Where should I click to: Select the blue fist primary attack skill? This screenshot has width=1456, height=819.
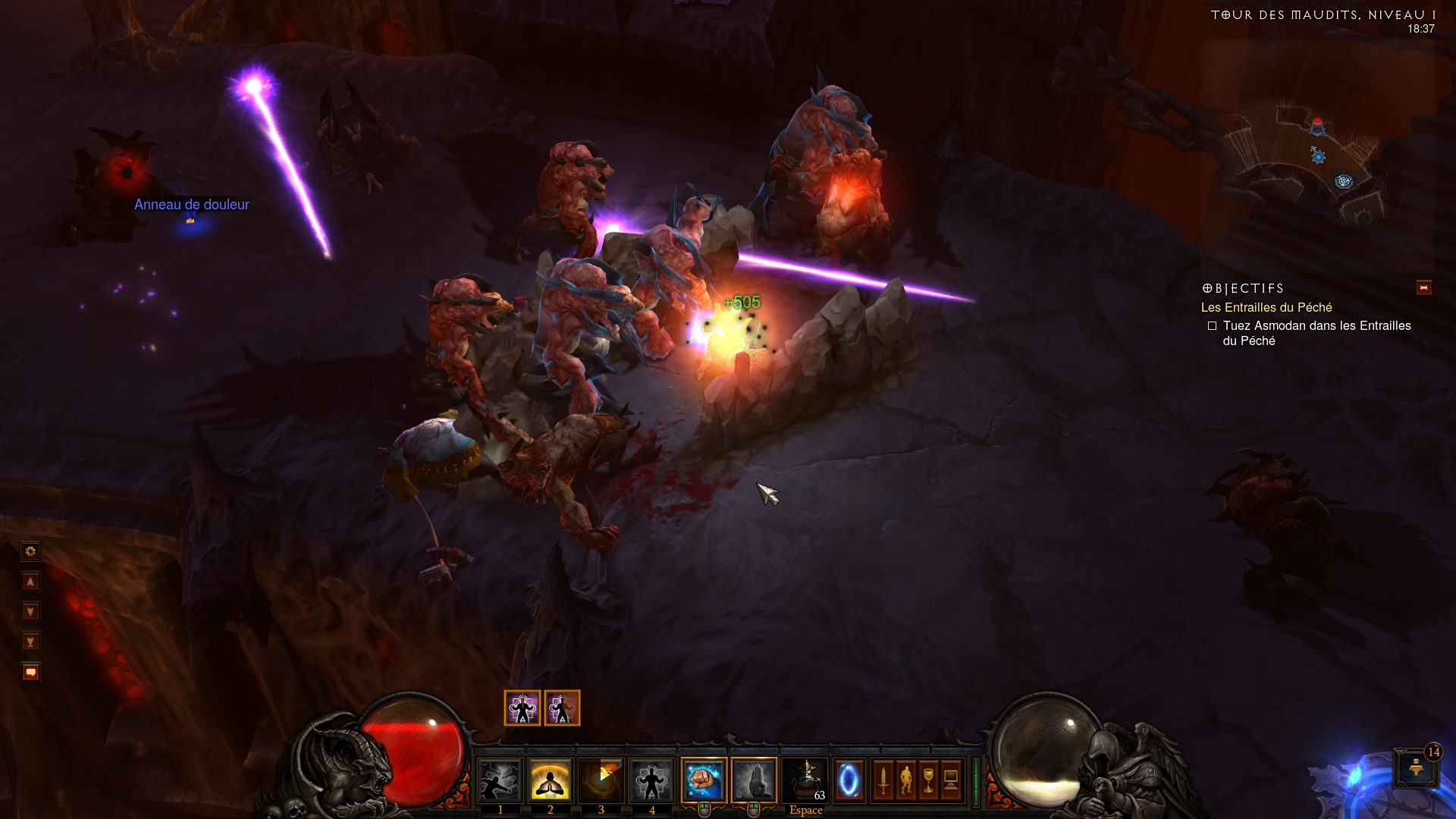pyautogui.click(x=704, y=780)
